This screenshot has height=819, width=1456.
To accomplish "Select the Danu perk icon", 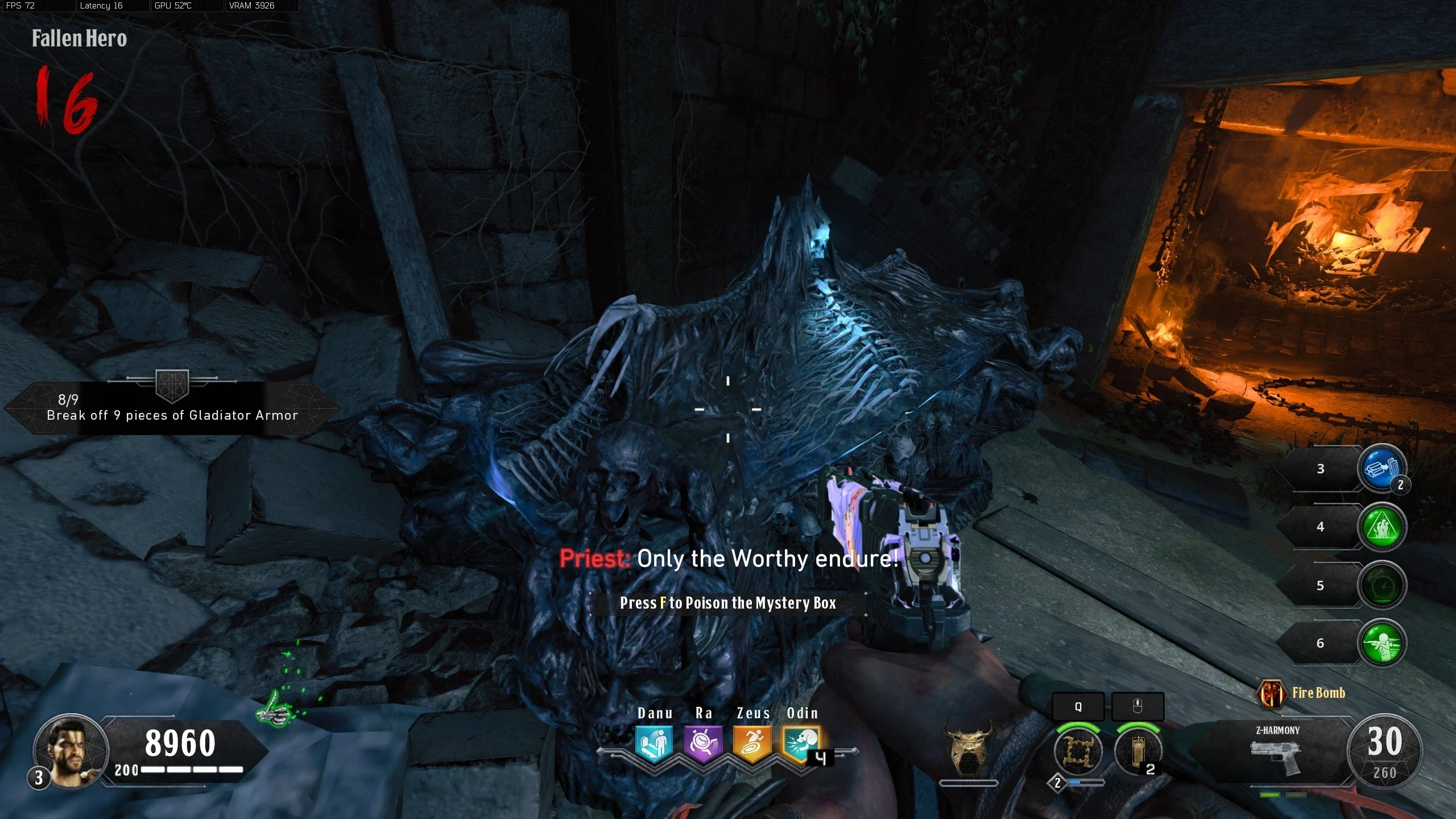I will (x=654, y=743).
